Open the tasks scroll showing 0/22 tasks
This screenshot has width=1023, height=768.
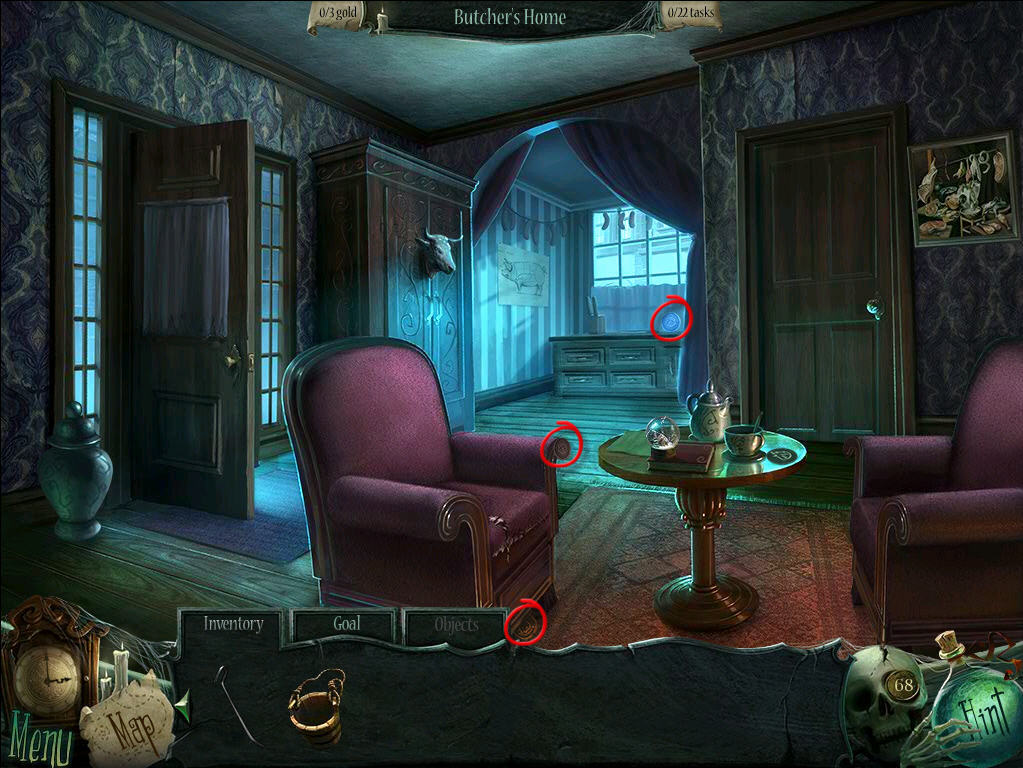(x=690, y=16)
